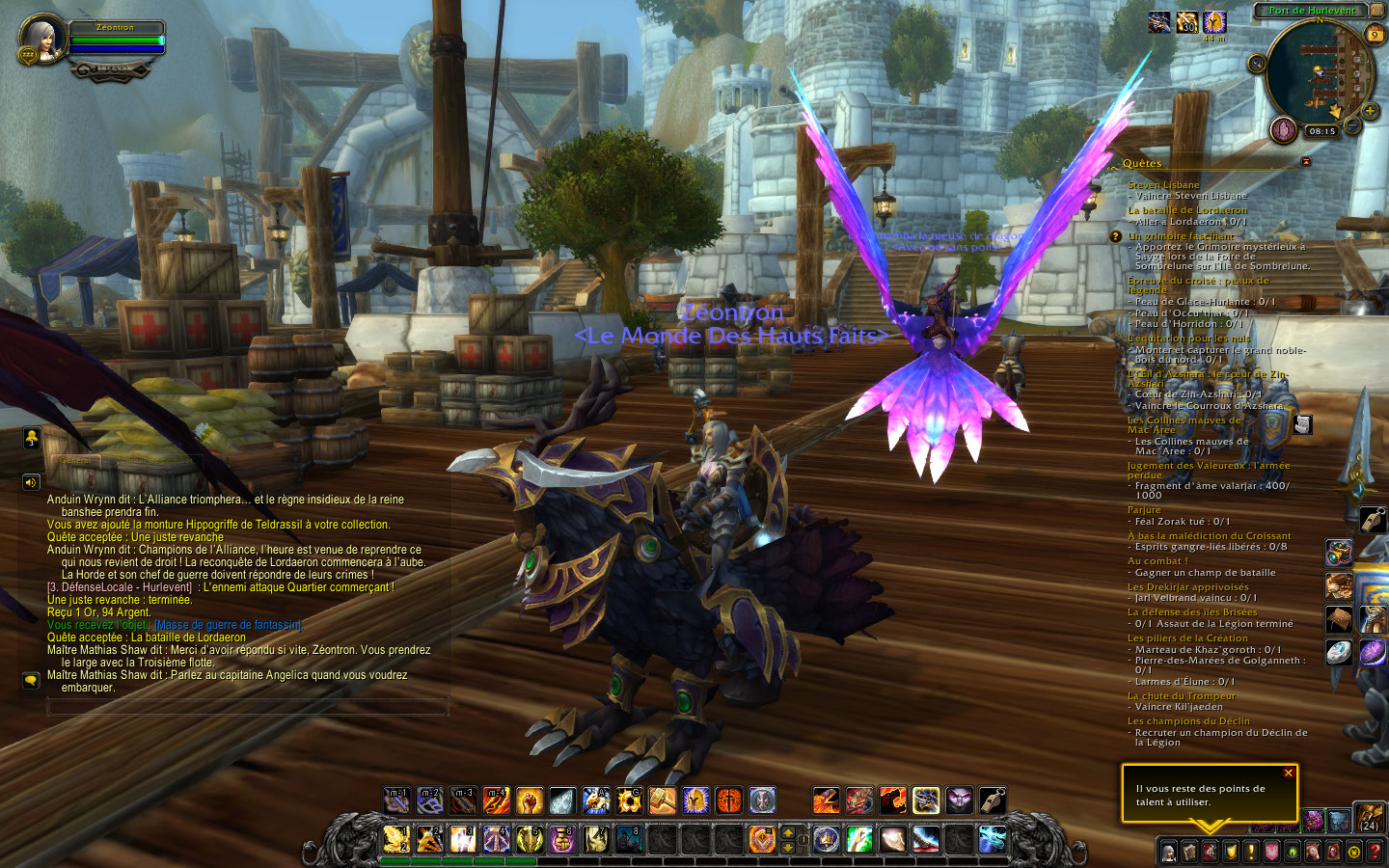Toggle the chat voice speaker icon
Viewport: 1389px width, 868px height.
click(31, 482)
